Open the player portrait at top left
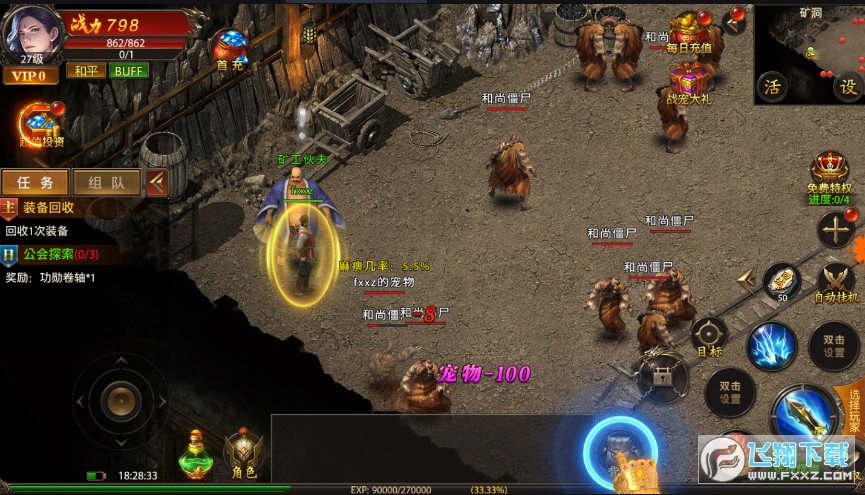Image resolution: width=865 pixels, height=495 pixels. [x=31, y=30]
